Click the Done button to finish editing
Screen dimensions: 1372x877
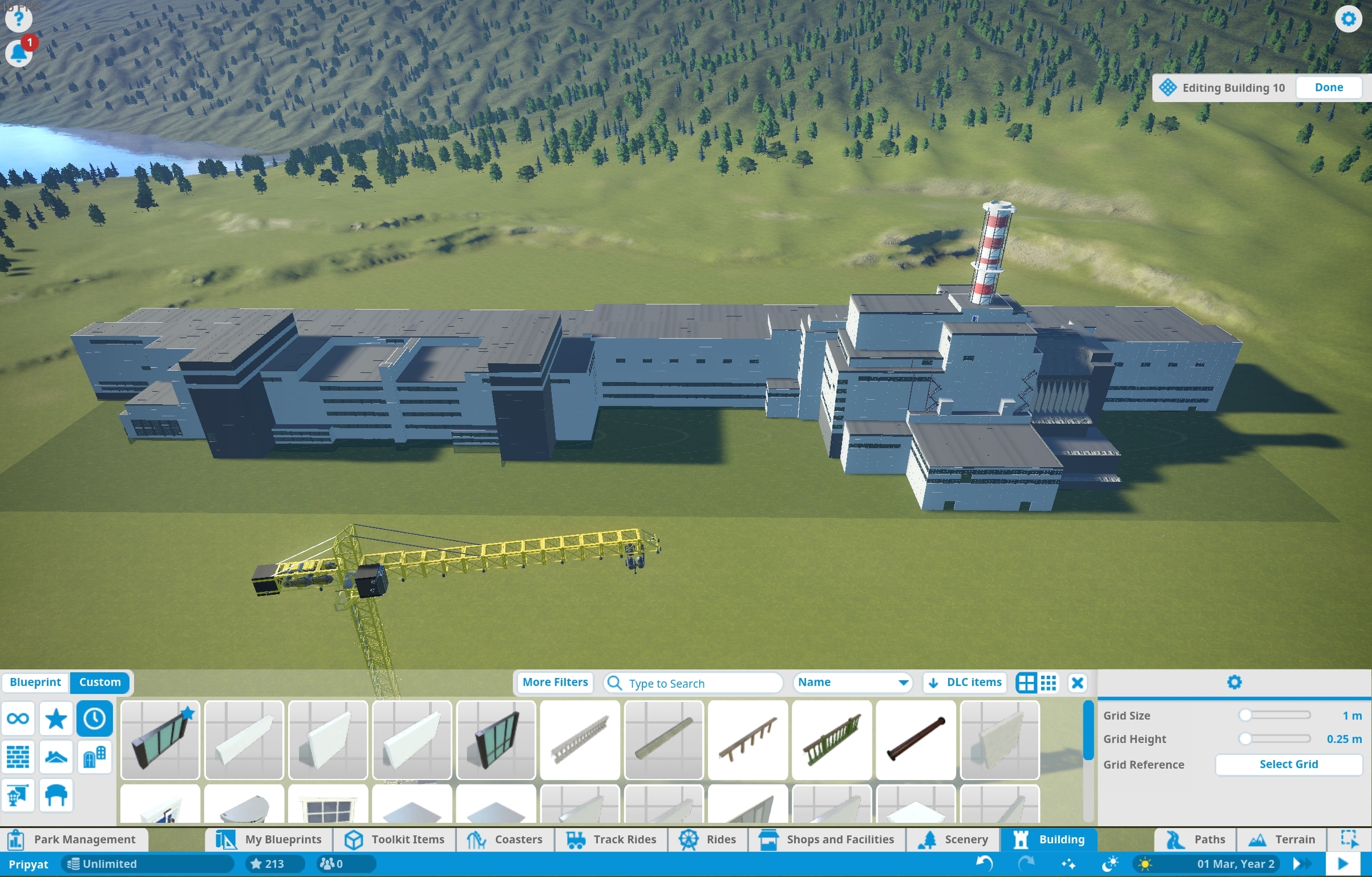click(1328, 87)
